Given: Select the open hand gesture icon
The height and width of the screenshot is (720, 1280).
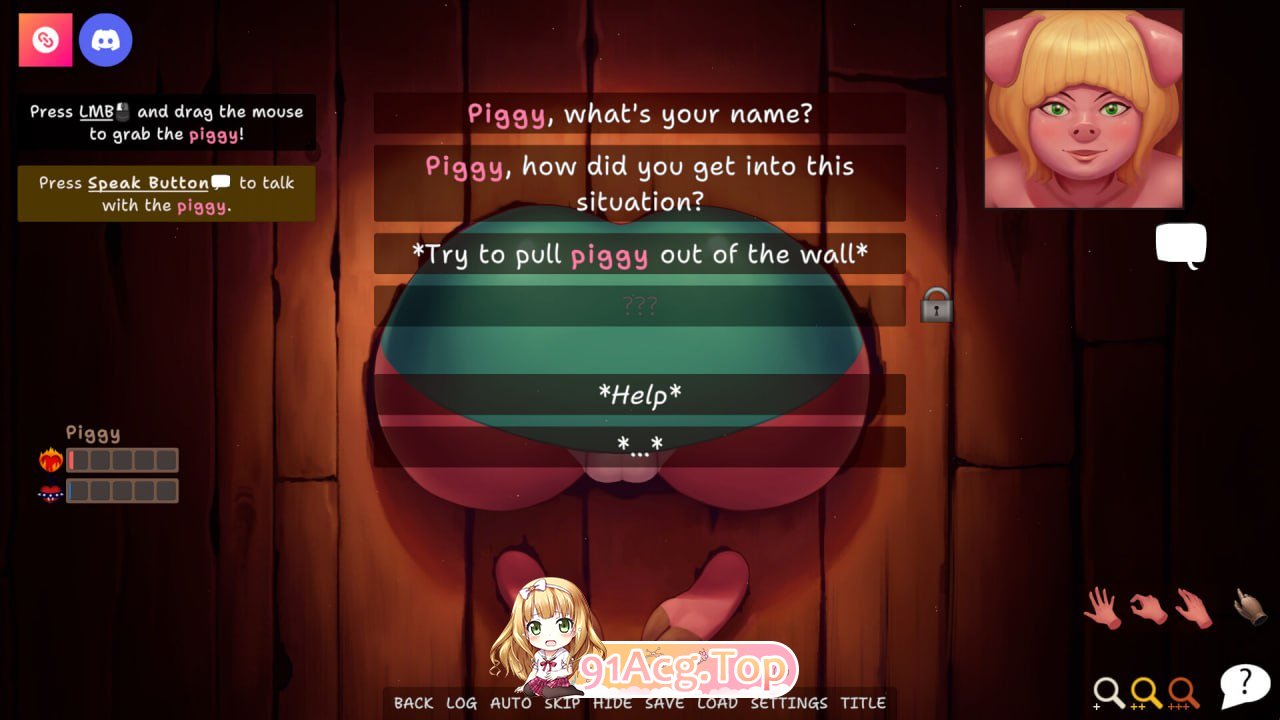Looking at the screenshot, I should [x=1100, y=605].
